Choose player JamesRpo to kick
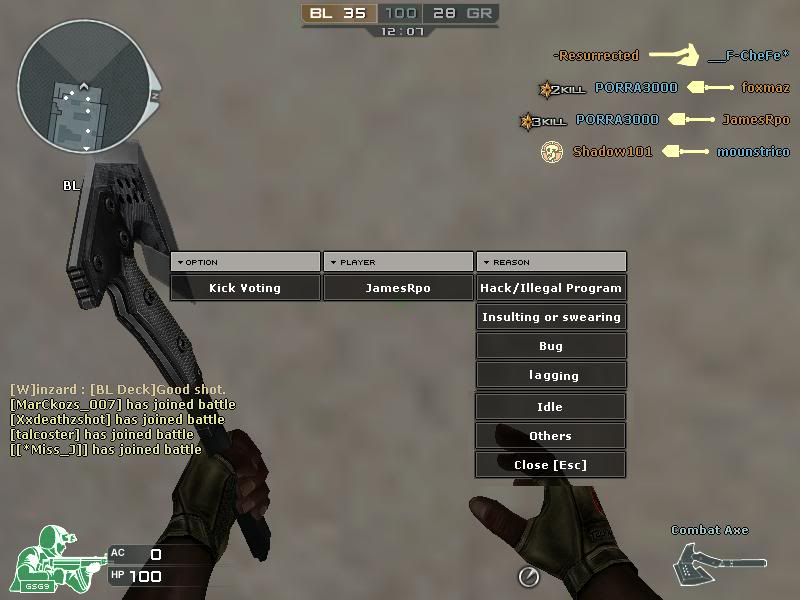 [398, 288]
